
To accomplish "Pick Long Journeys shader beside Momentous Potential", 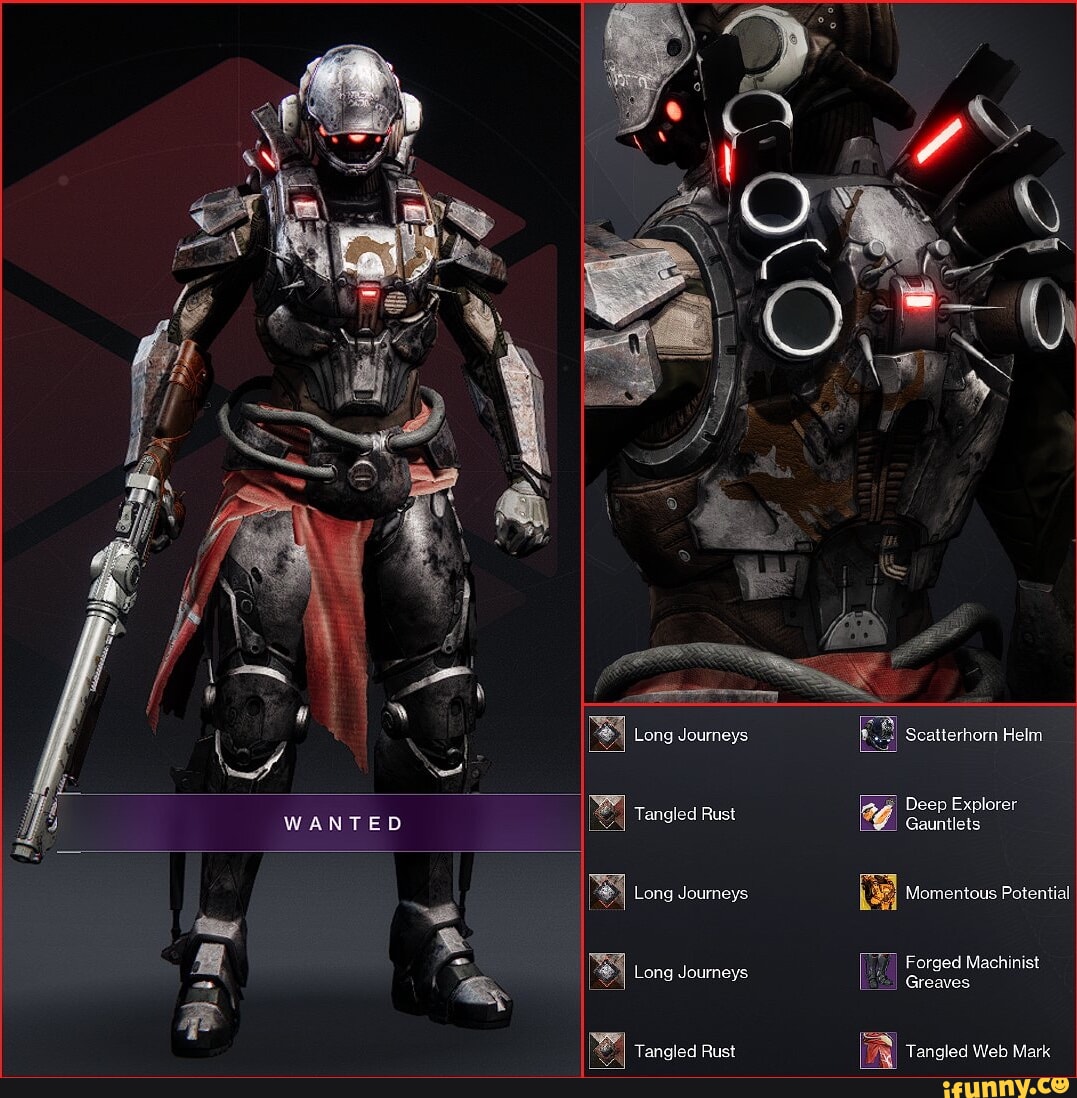I will click(x=607, y=892).
